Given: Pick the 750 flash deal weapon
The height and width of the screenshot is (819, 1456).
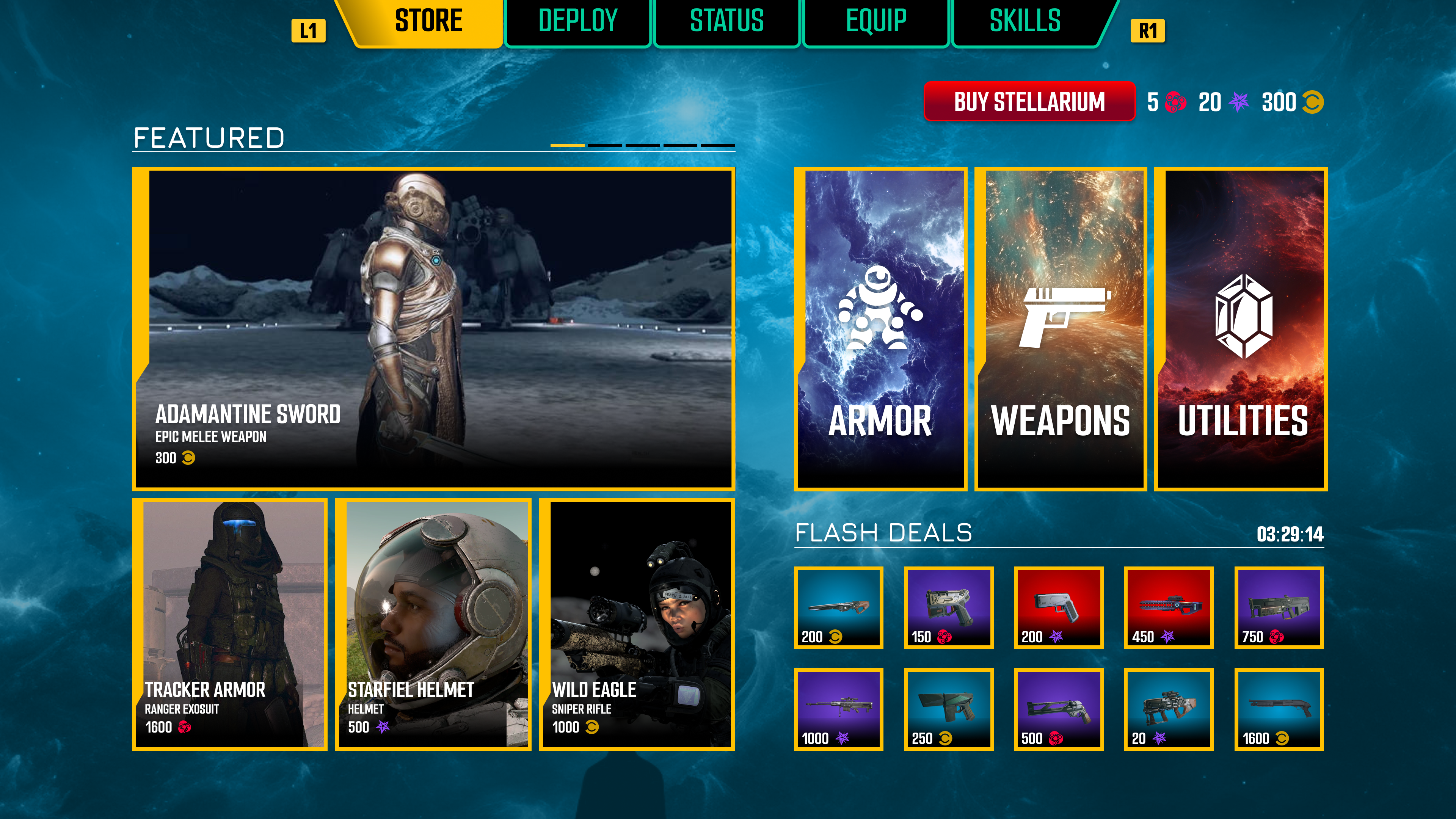Looking at the screenshot, I should [1279, 607].
